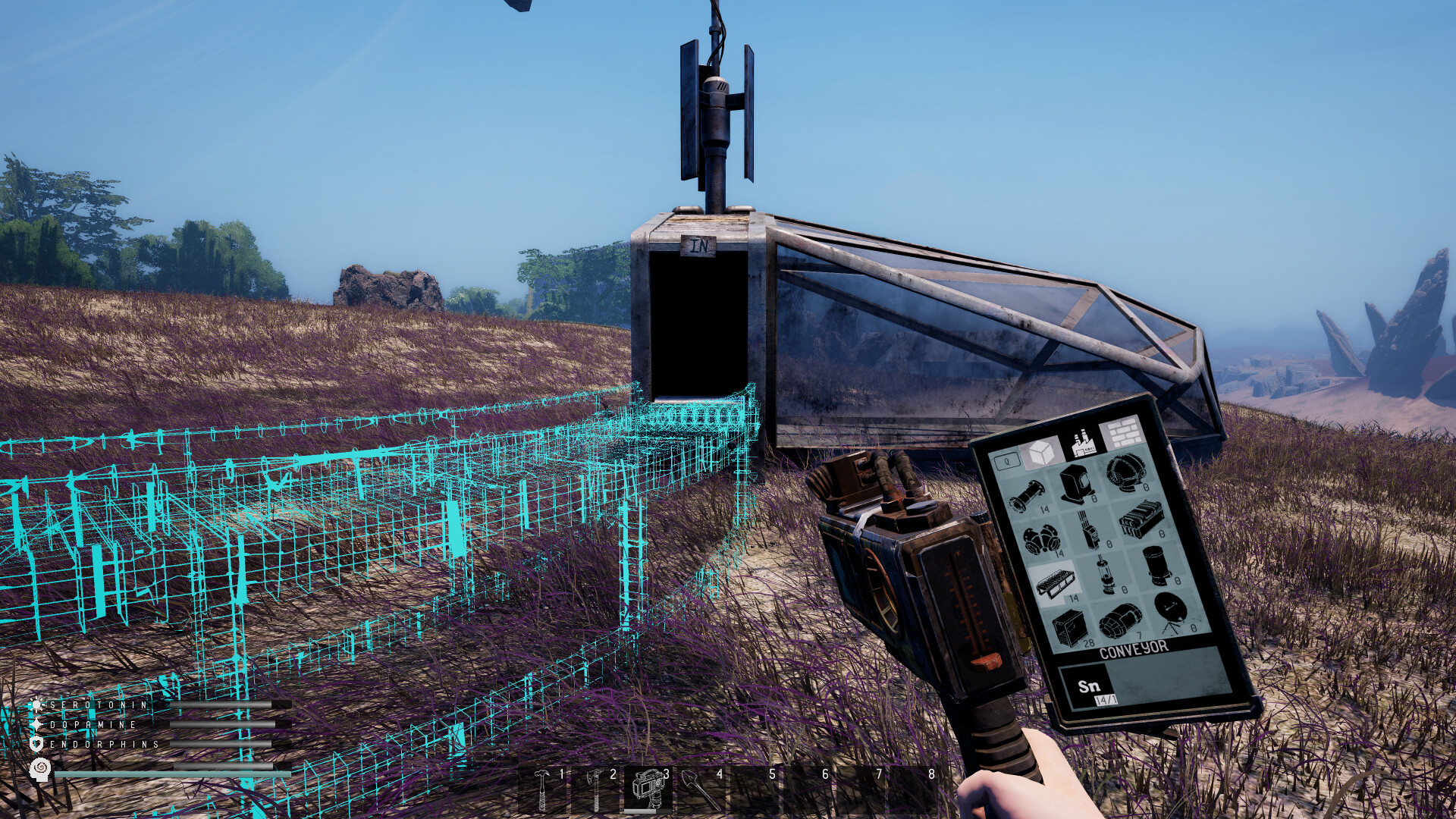Switch to the brick structures tab
Screen dimensions: 1456x819
pos(1122,433)
